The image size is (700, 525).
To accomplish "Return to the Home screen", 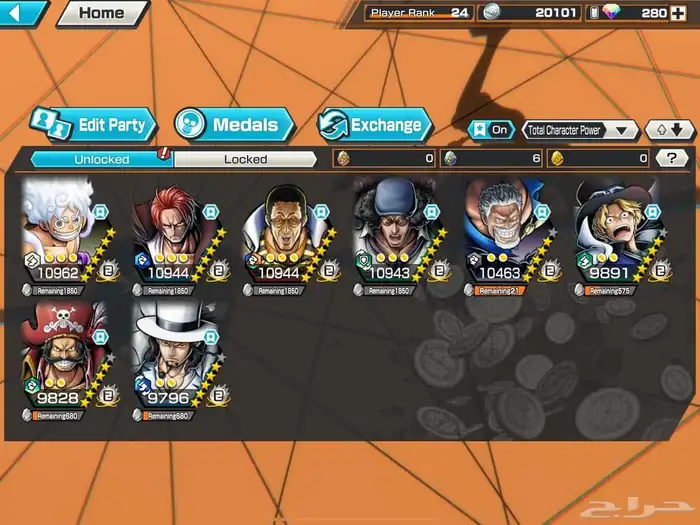I will point(102,13).
